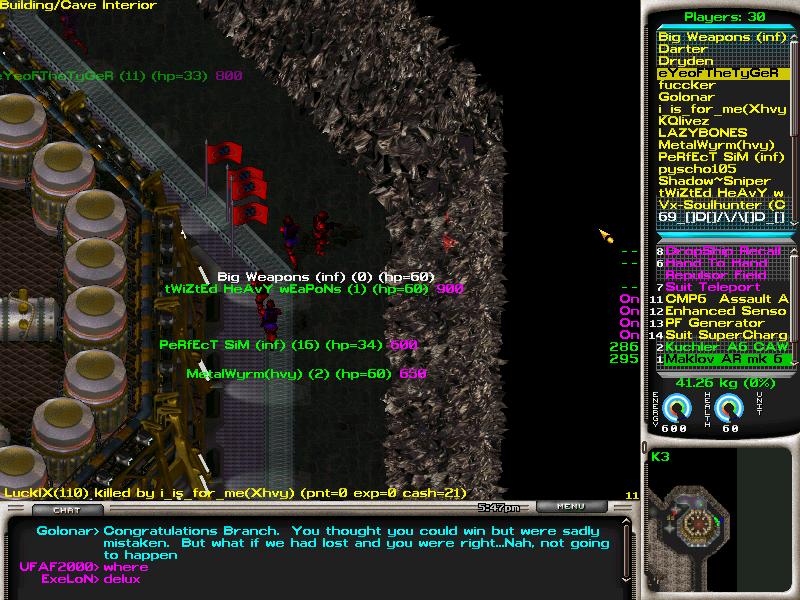This screenshot has height=600, width=800.
Task: Select CMP6 Assault weapon entry
Action: click(x=726, y=299)
